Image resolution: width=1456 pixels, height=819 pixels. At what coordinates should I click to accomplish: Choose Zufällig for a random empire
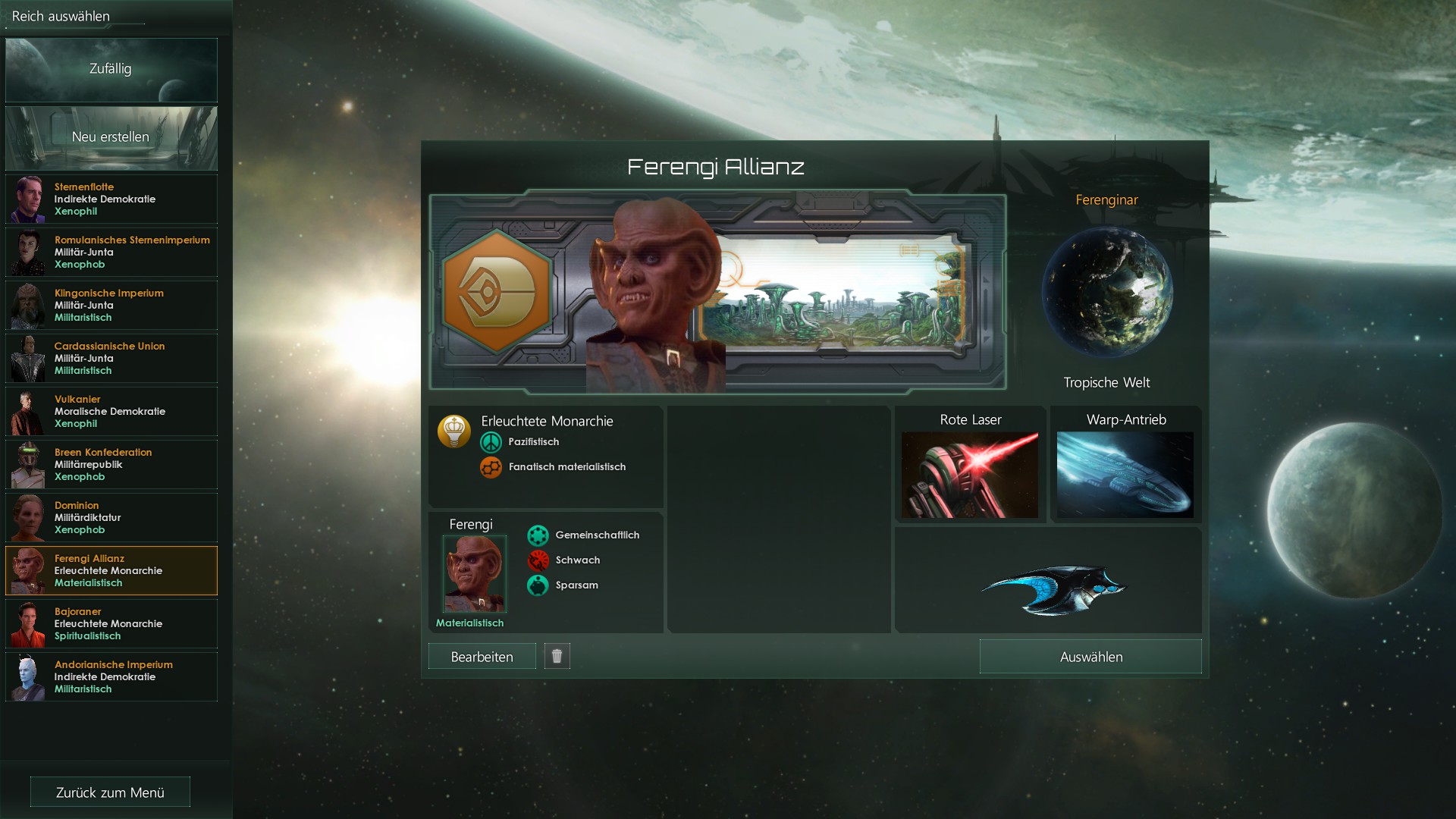tap(111, 69)
